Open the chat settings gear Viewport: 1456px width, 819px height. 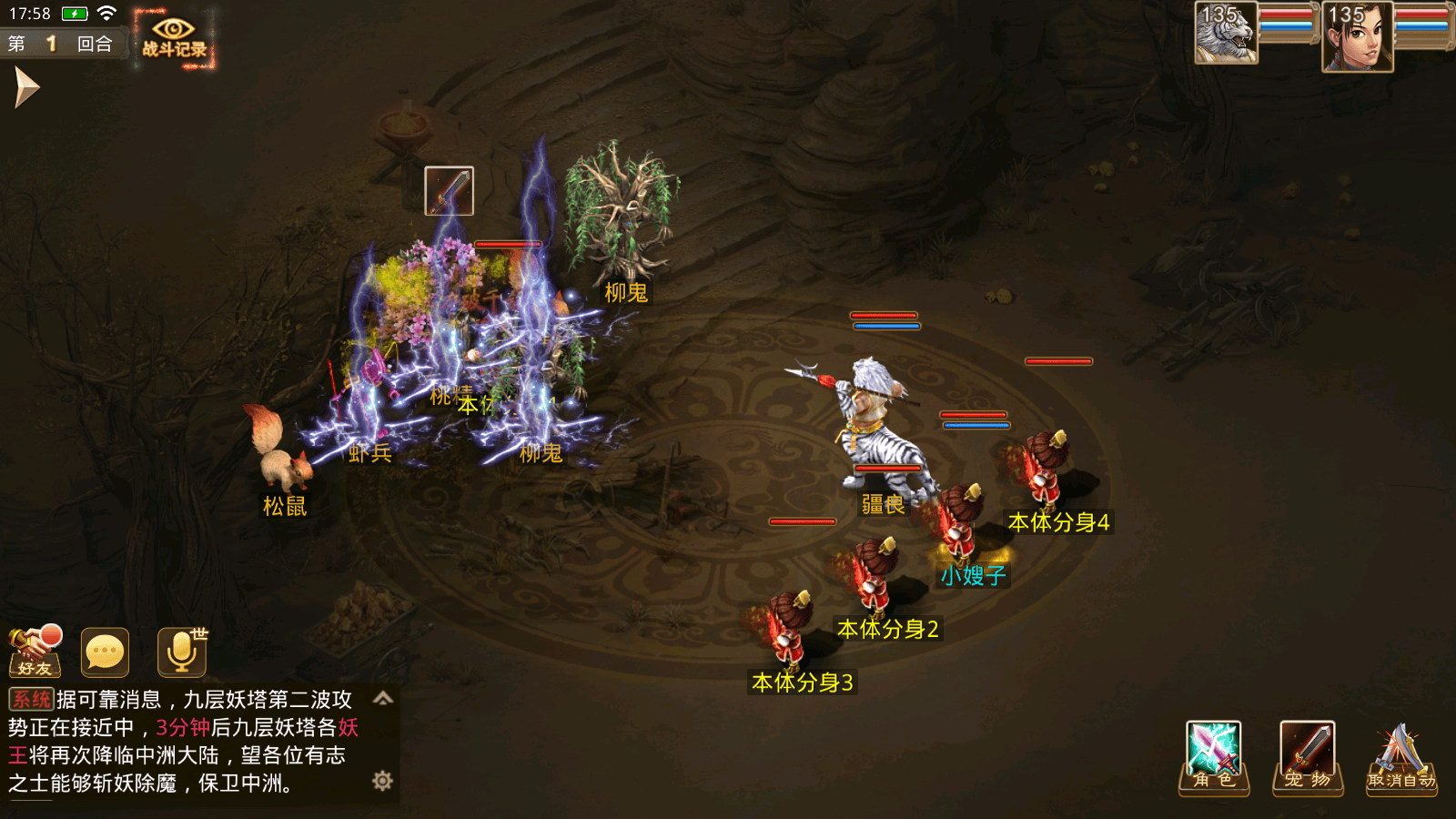pos(382,781)
